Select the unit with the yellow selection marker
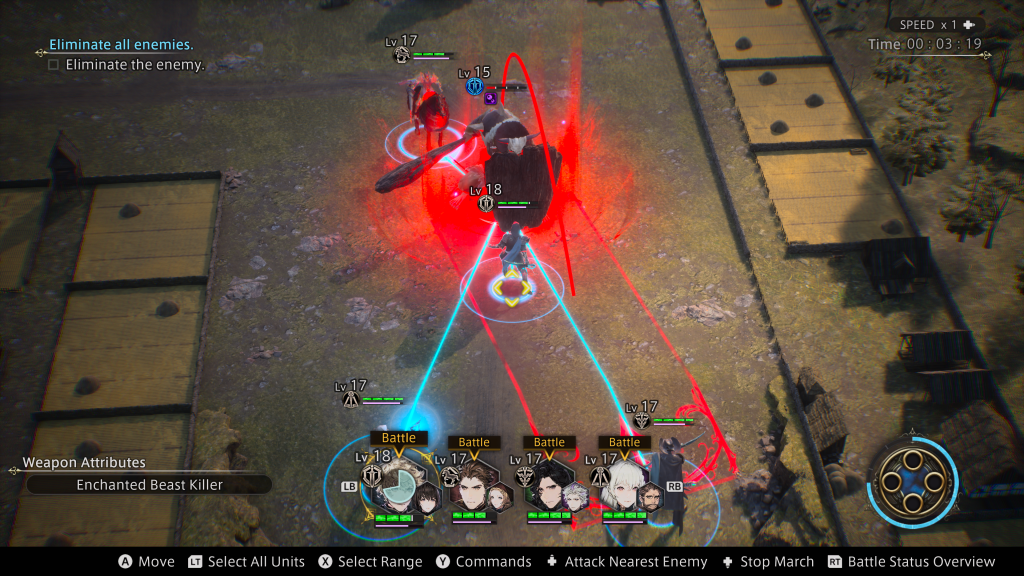 (511, 289)
